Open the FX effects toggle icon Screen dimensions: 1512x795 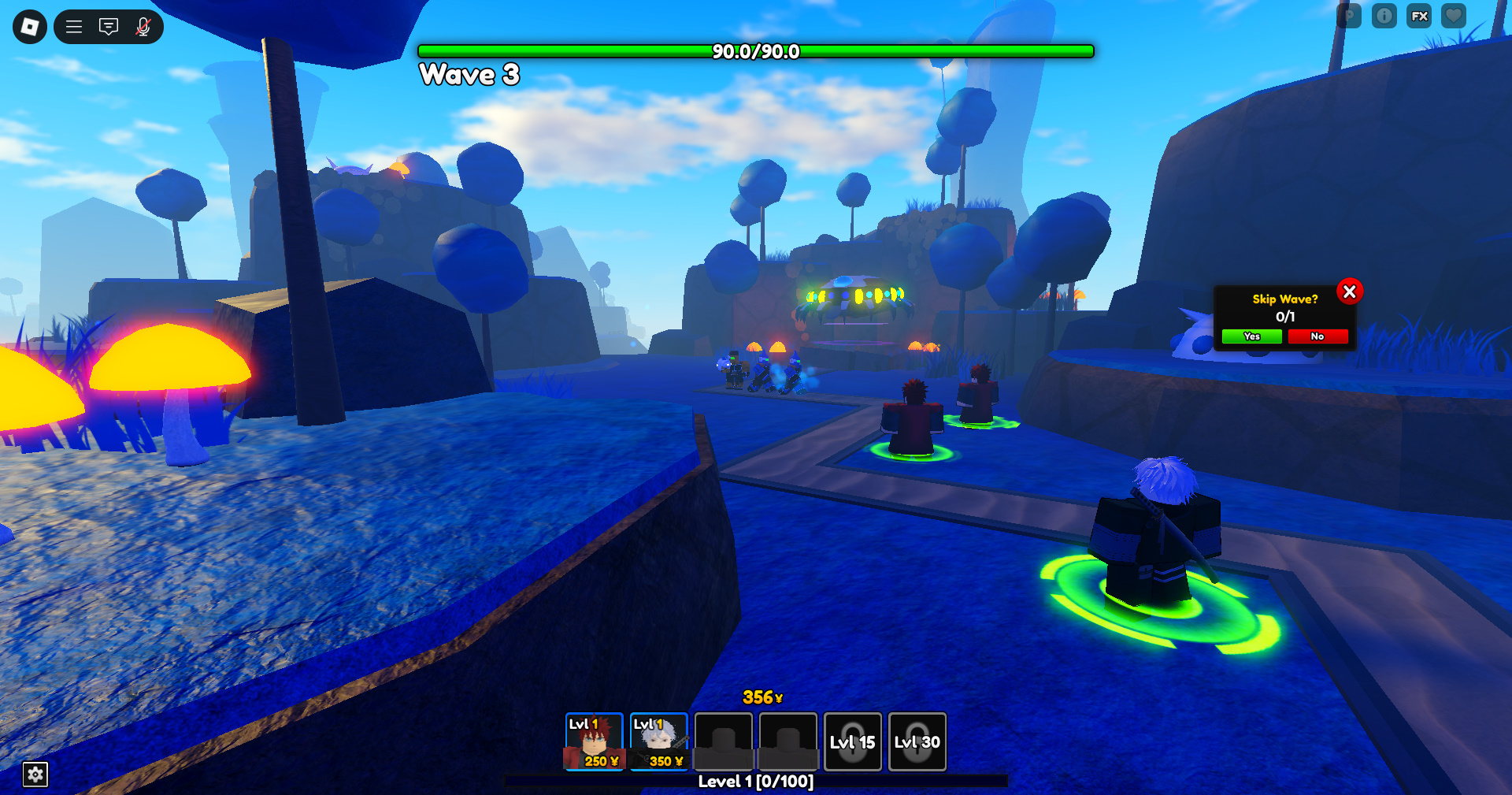pos(1418,16)
